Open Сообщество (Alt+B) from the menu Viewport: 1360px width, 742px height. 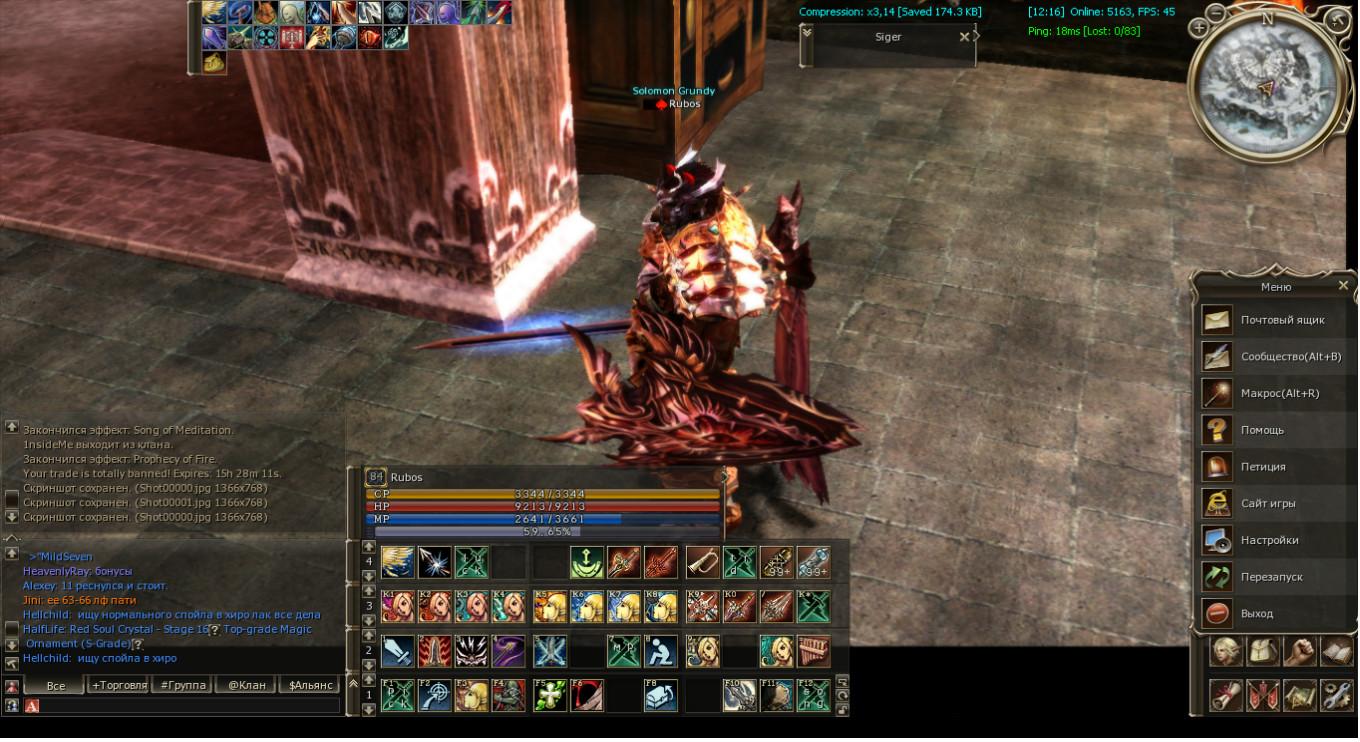click(x=1290, y=357)
